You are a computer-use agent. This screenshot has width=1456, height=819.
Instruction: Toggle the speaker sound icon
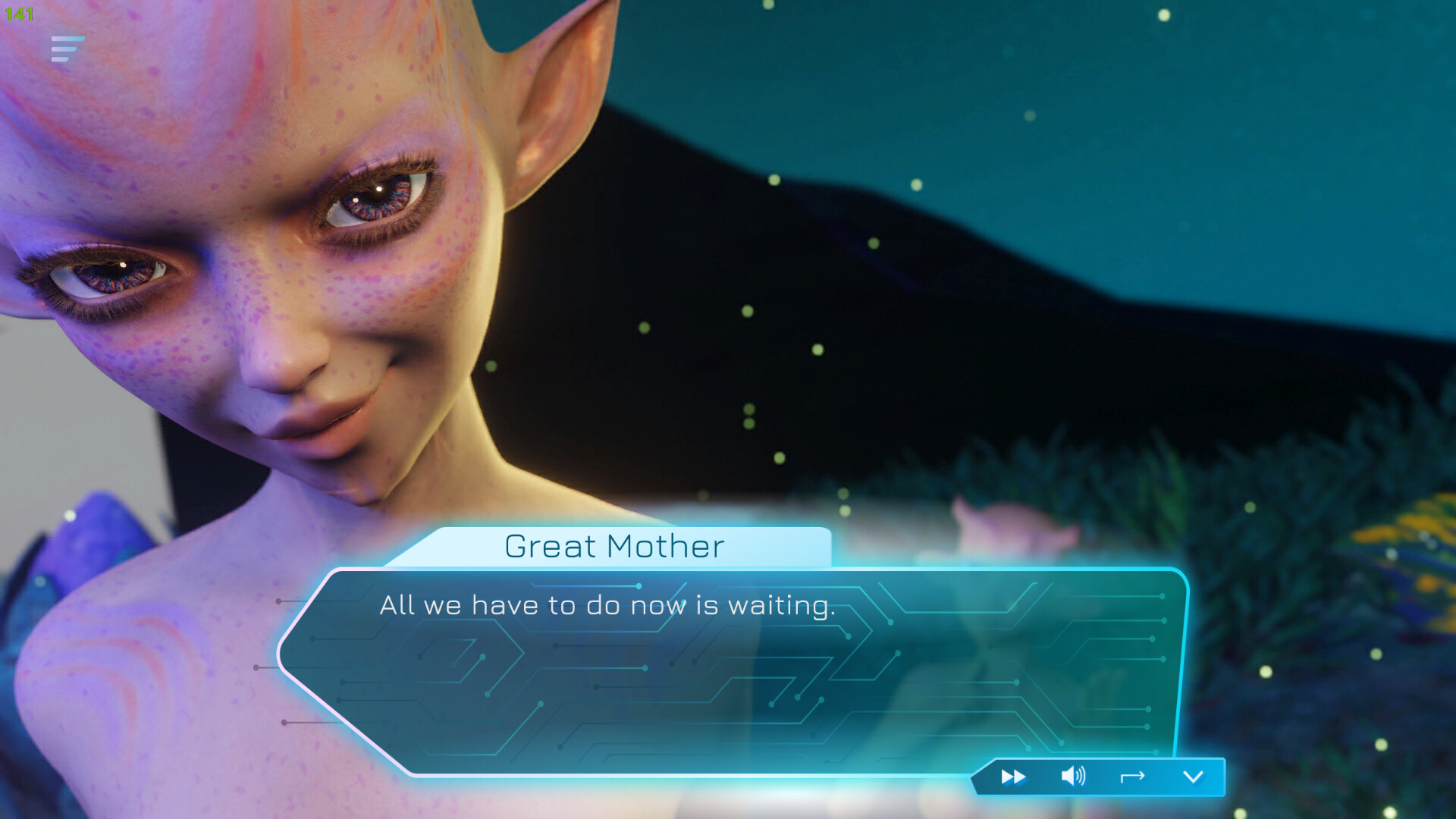(x=1073, y=777)
